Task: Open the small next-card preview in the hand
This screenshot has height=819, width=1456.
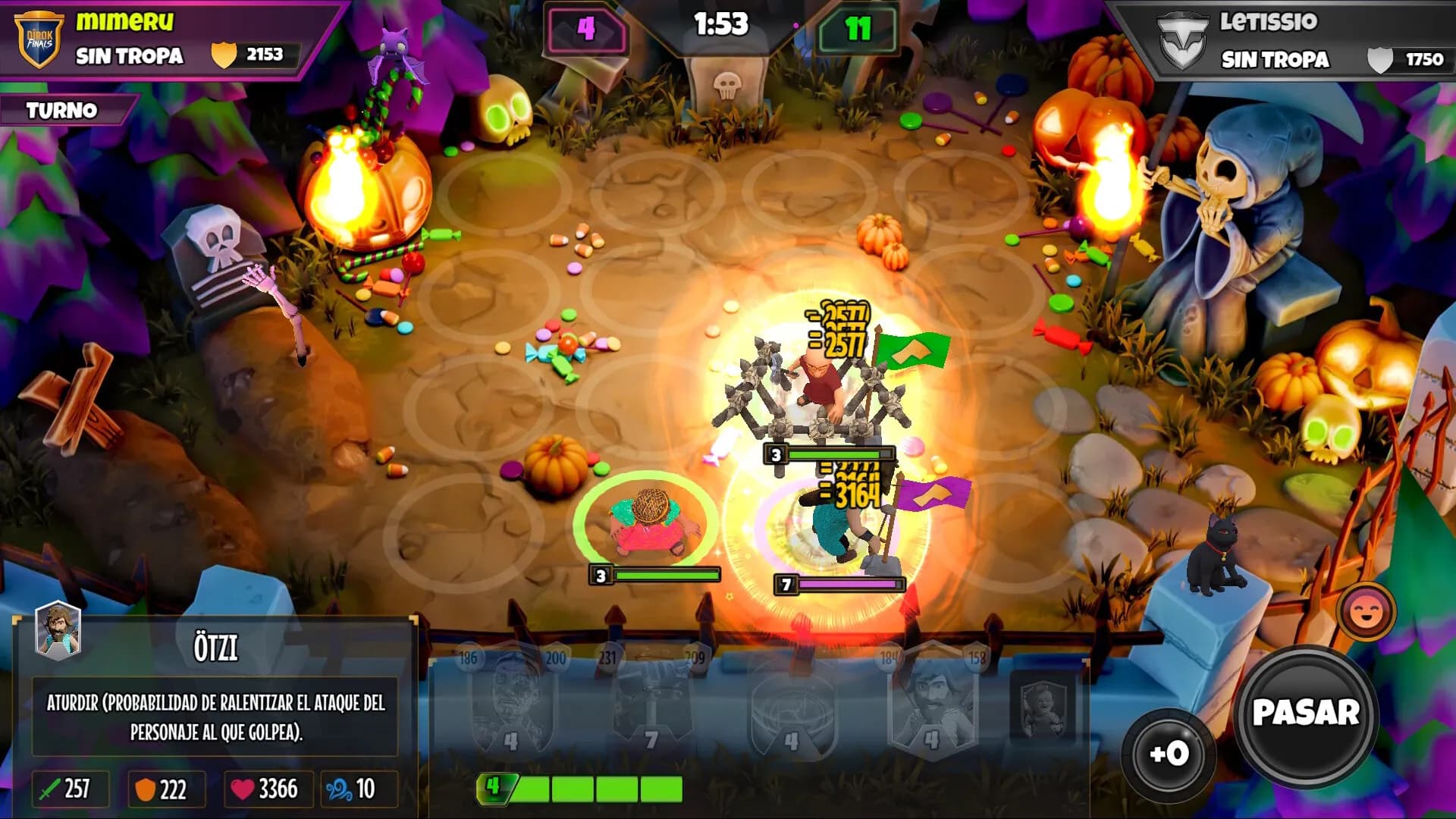Action: (x=1042, y=709)
